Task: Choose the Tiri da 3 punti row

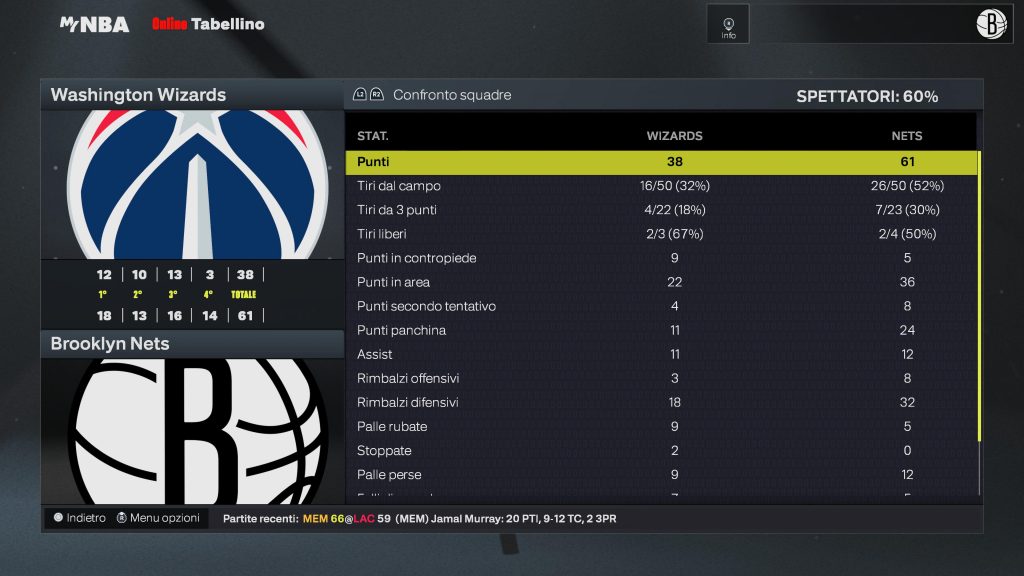Action: 660,210
